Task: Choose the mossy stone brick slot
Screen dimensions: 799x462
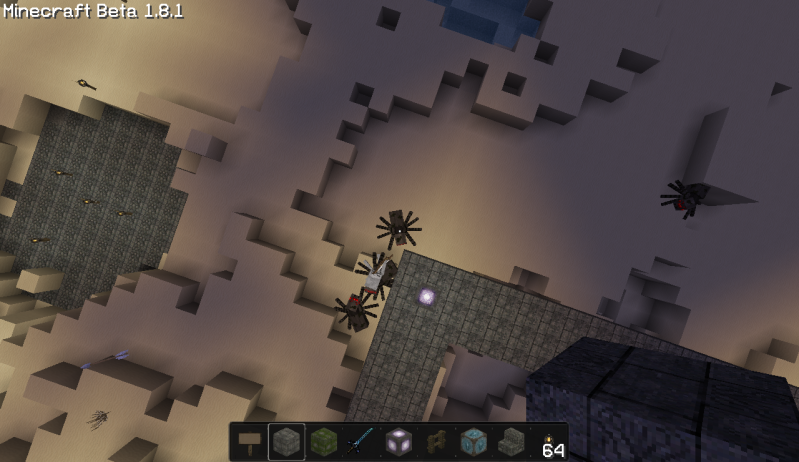Action: click(x=324, y=442)
